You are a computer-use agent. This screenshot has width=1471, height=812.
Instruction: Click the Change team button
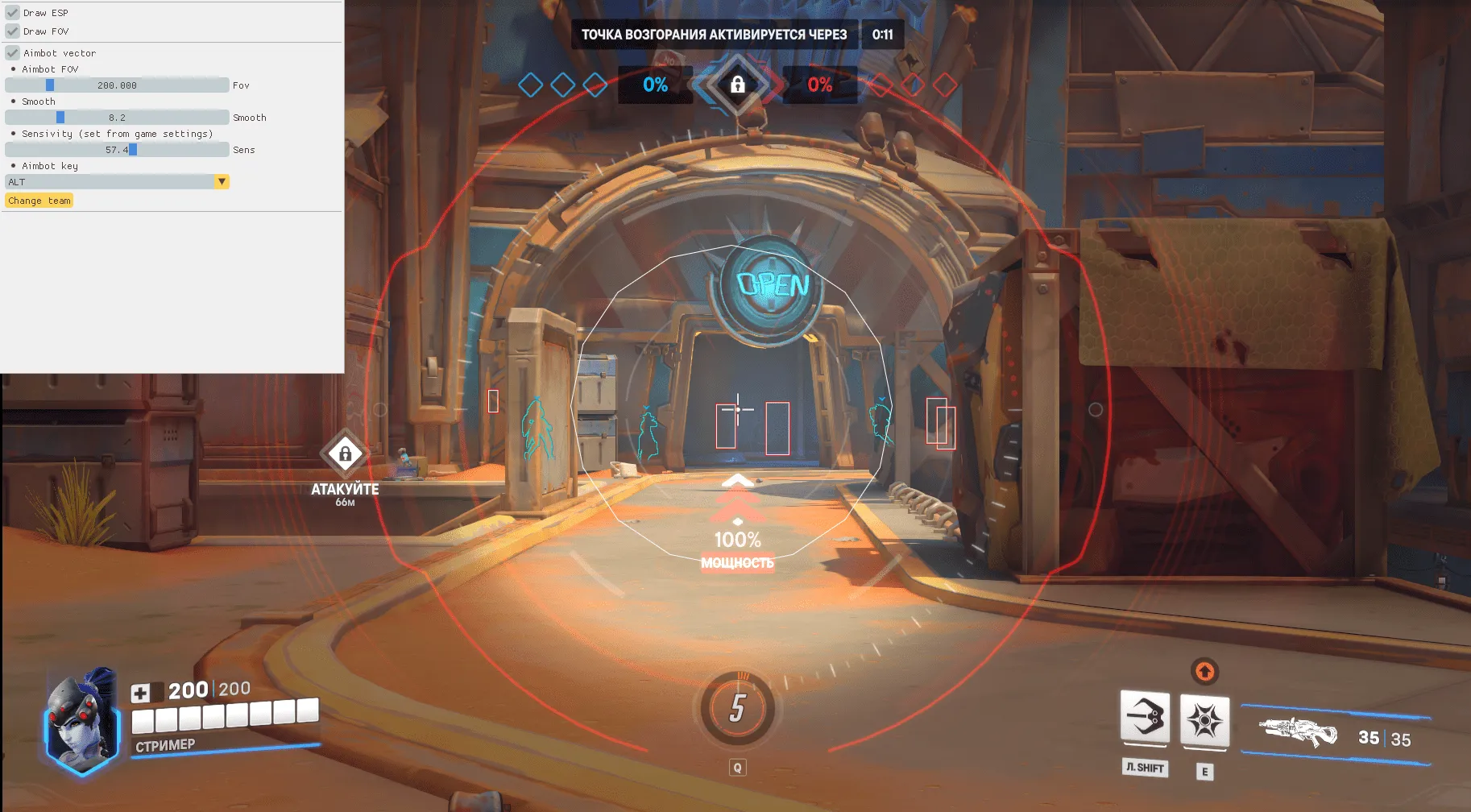[39, 200]
